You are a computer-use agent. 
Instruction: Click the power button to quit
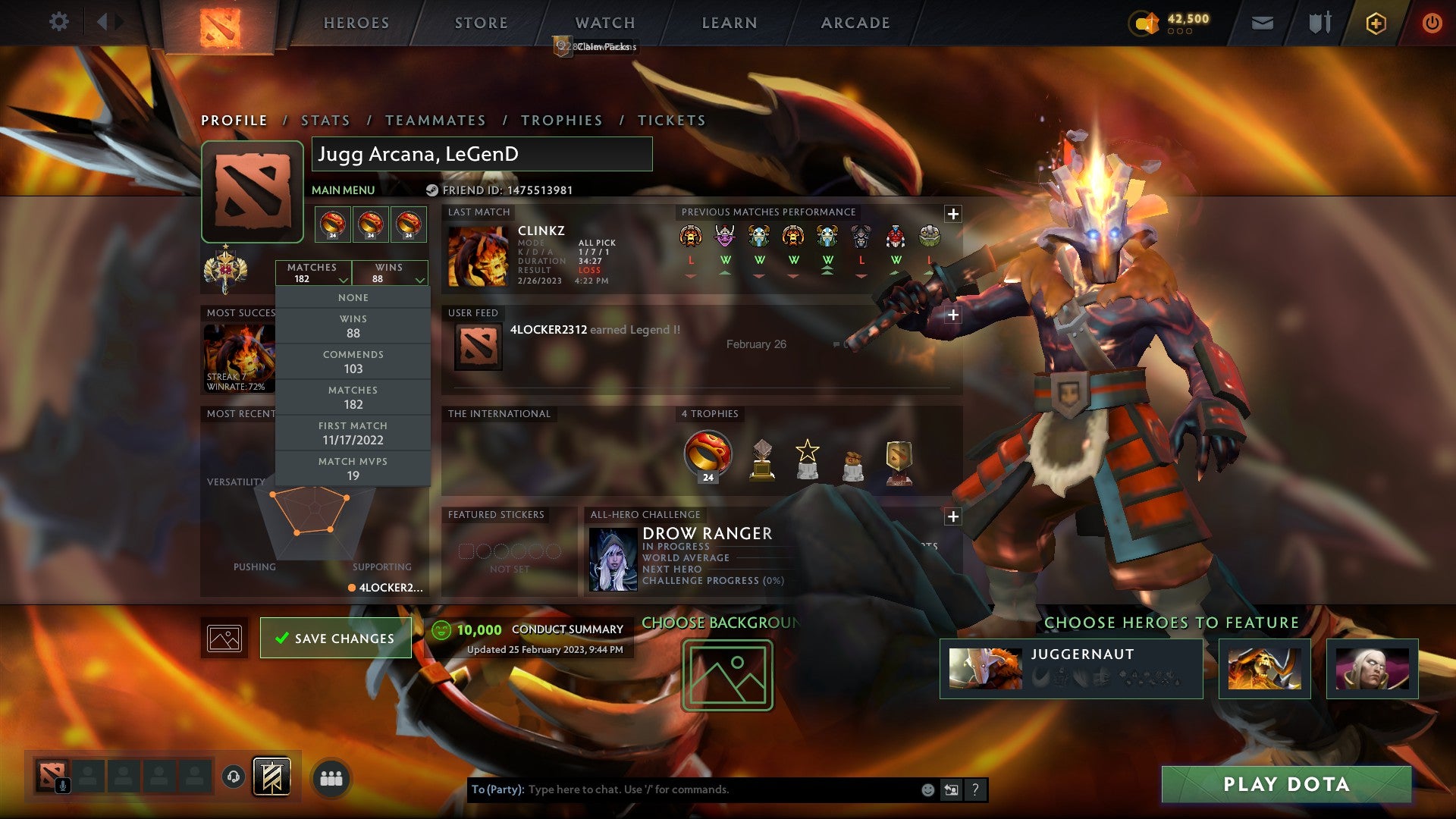1432,22
